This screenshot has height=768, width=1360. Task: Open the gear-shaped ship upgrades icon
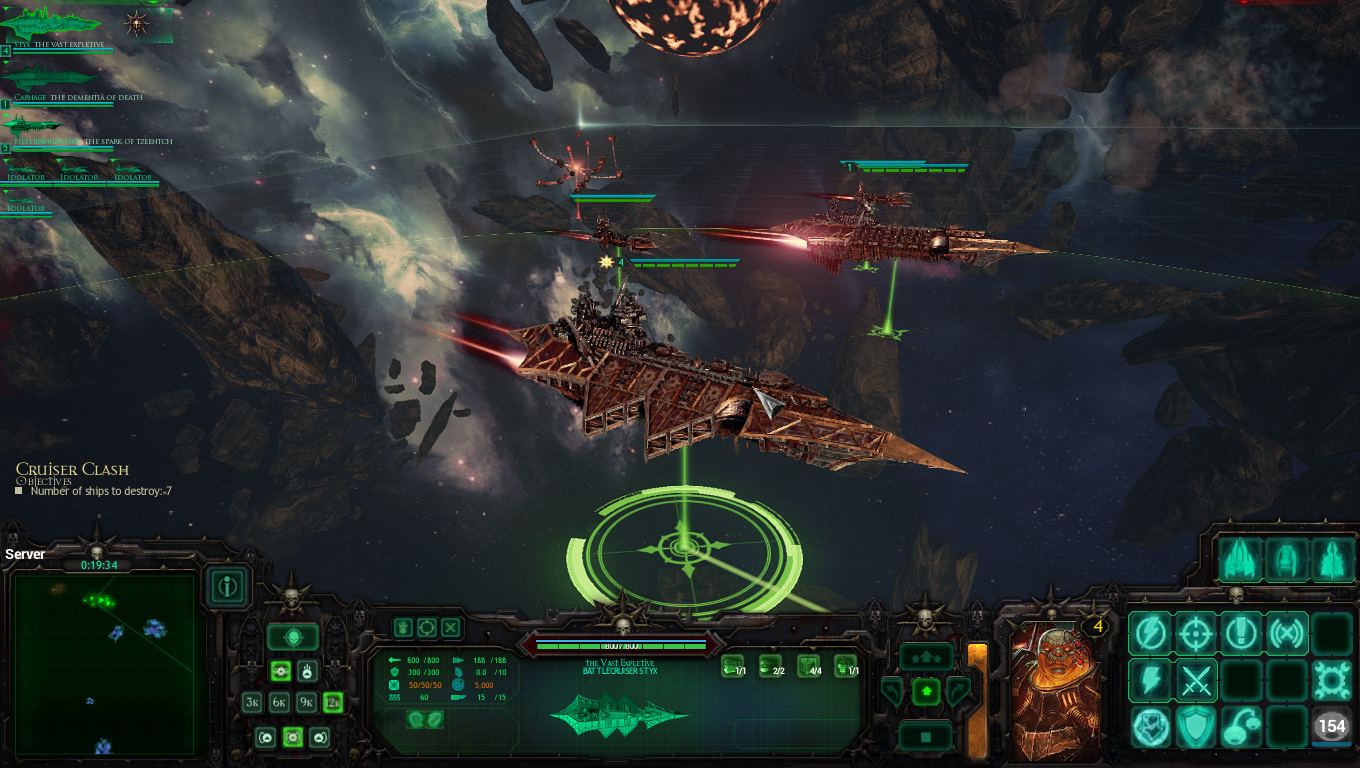click(x=1330, y=681)
